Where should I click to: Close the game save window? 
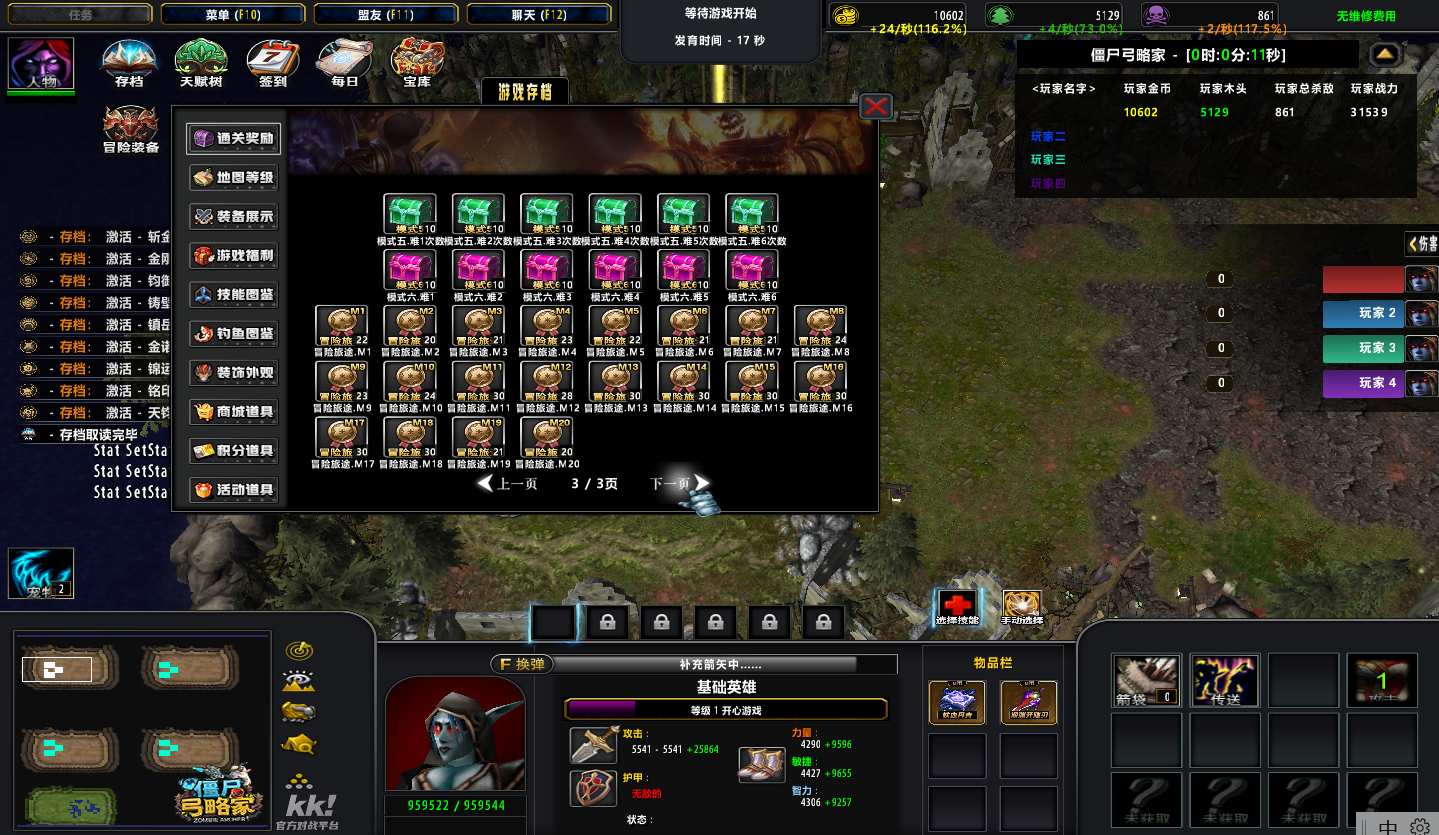pos(876,106)
